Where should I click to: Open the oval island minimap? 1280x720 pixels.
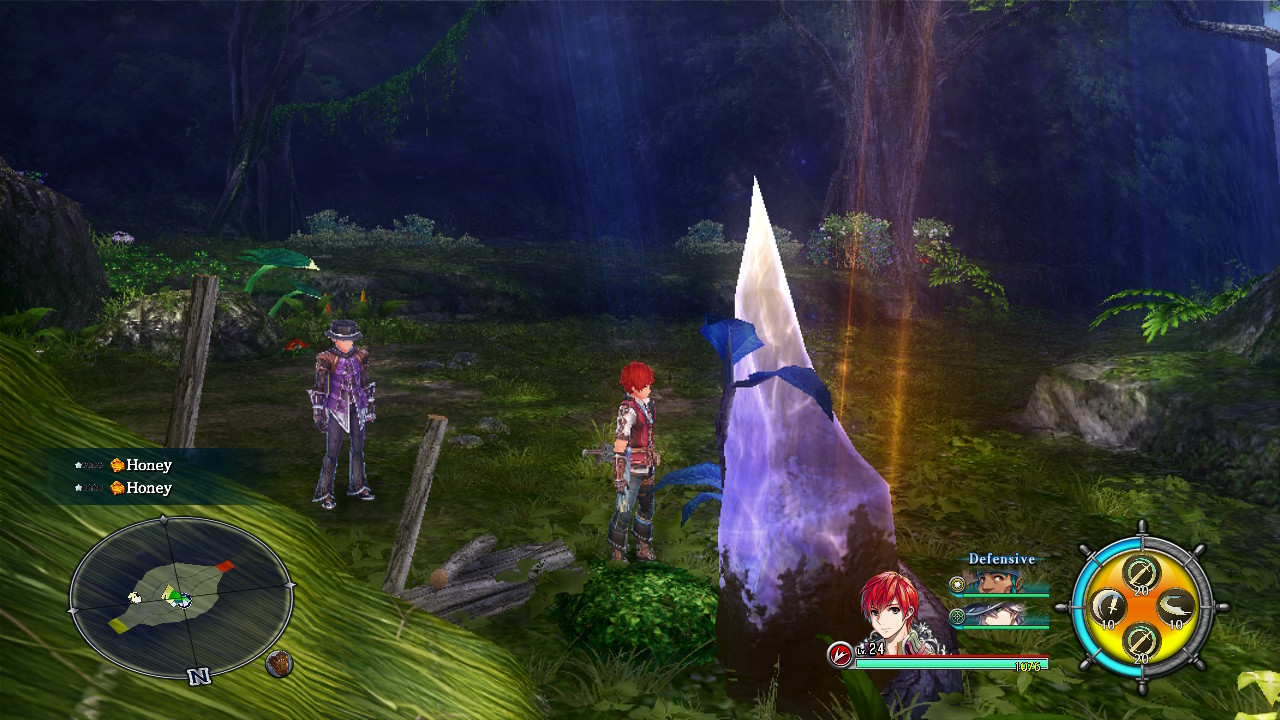coord(181,598)
